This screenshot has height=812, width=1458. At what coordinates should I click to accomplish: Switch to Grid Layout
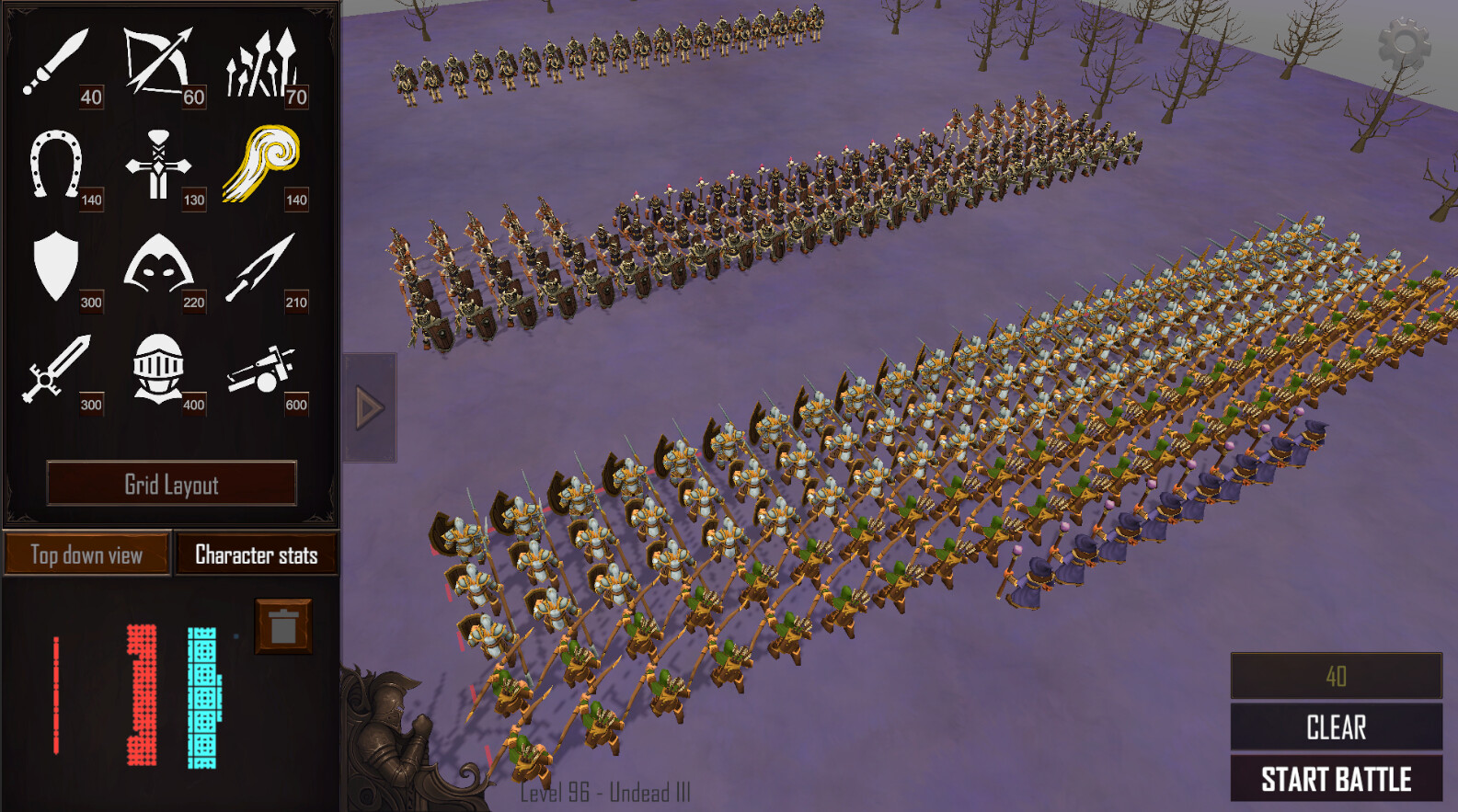172,485
